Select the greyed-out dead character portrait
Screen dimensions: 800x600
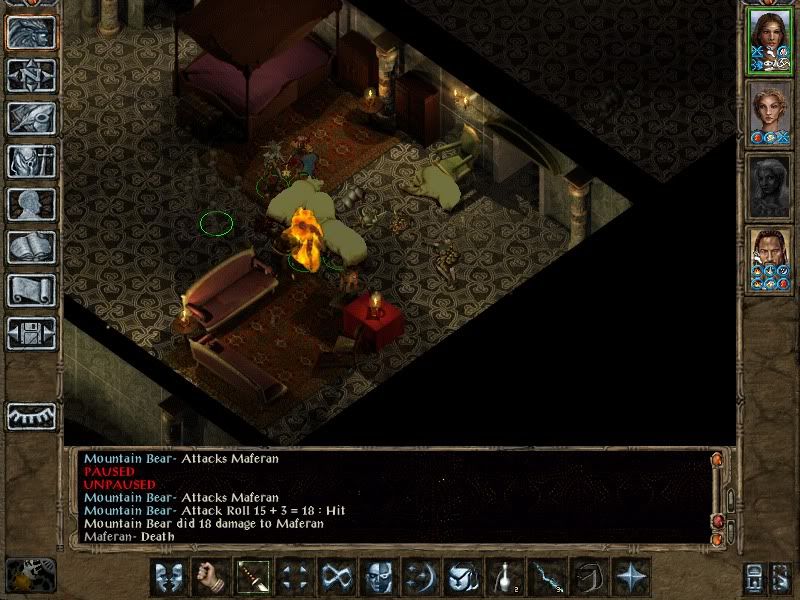tap(769, 187)
